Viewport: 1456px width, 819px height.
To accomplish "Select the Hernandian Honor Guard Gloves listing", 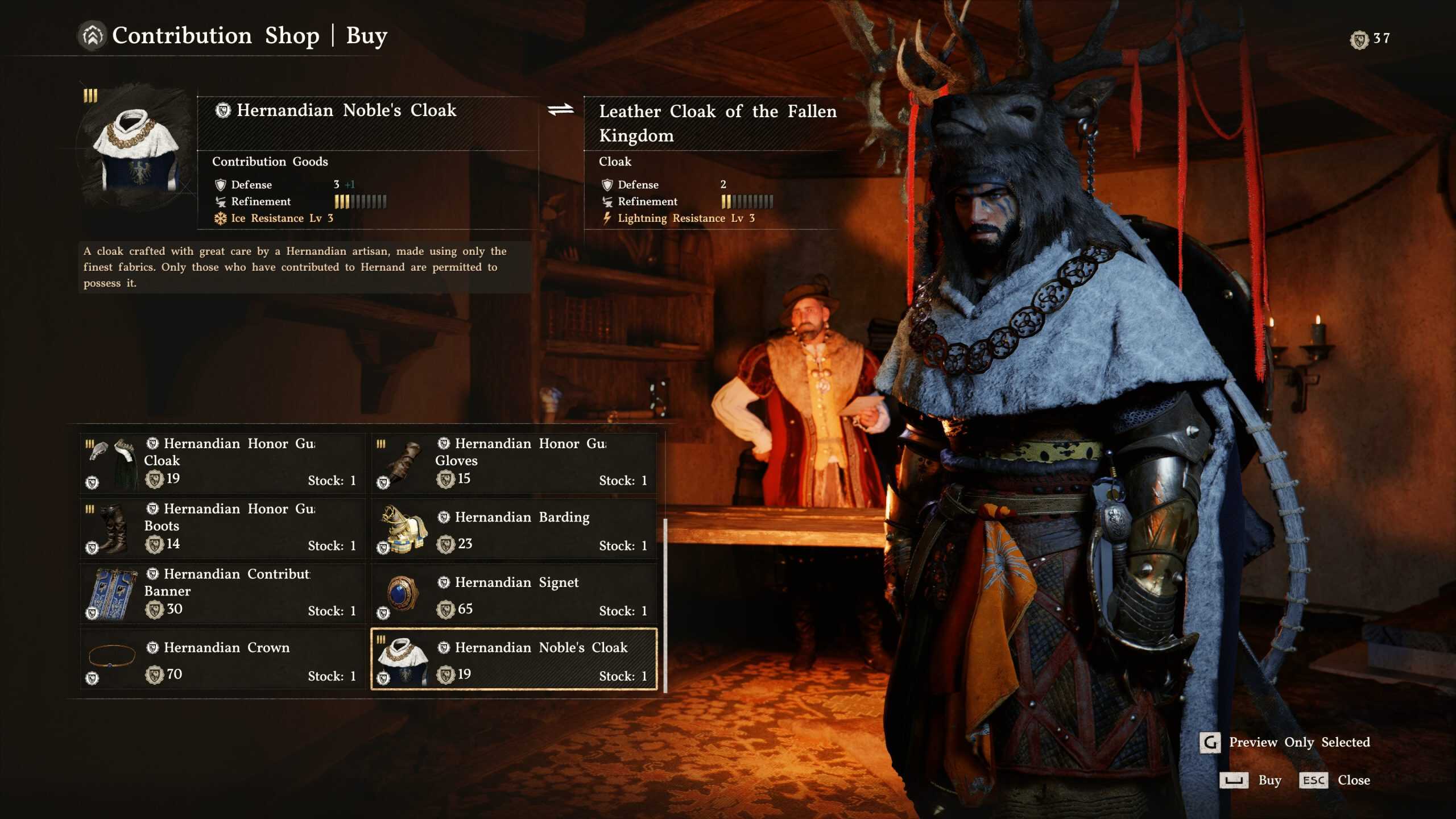I will tap(514, 463).
